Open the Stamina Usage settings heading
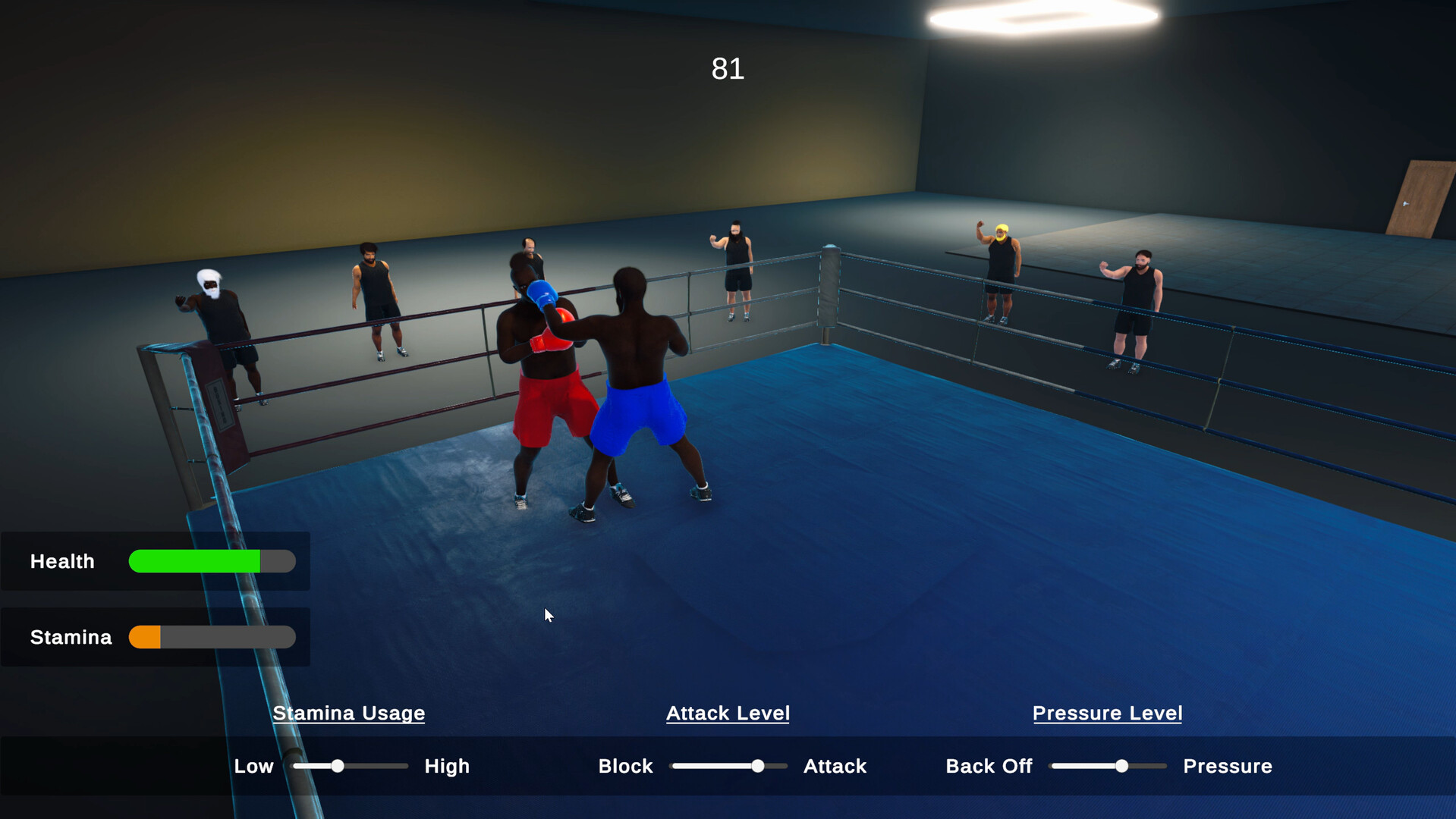This screenshot has height=819, width=1456. pos(348,713)
